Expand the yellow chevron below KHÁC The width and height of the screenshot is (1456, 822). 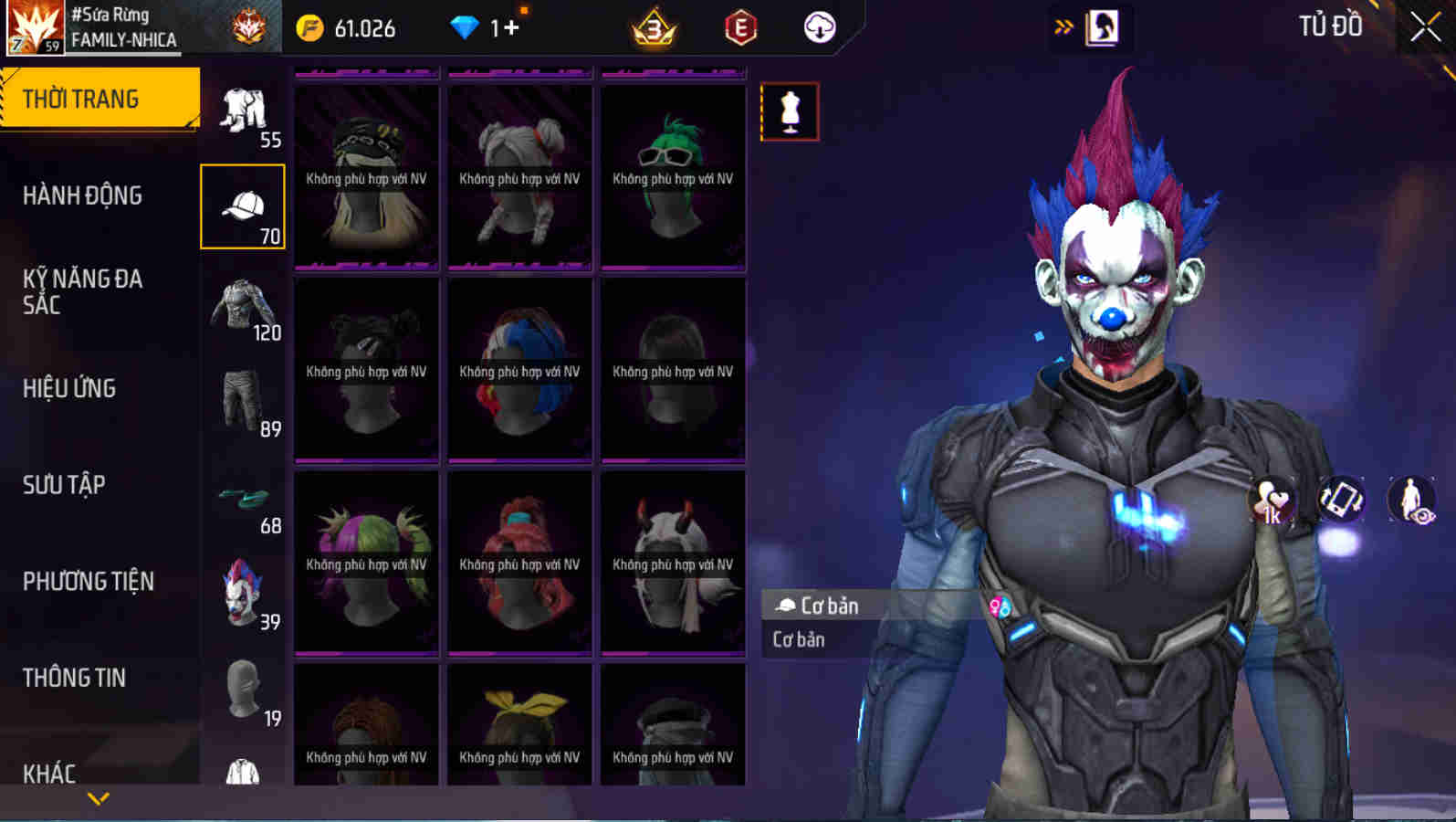pyautogui.click(x=99, y=796)
